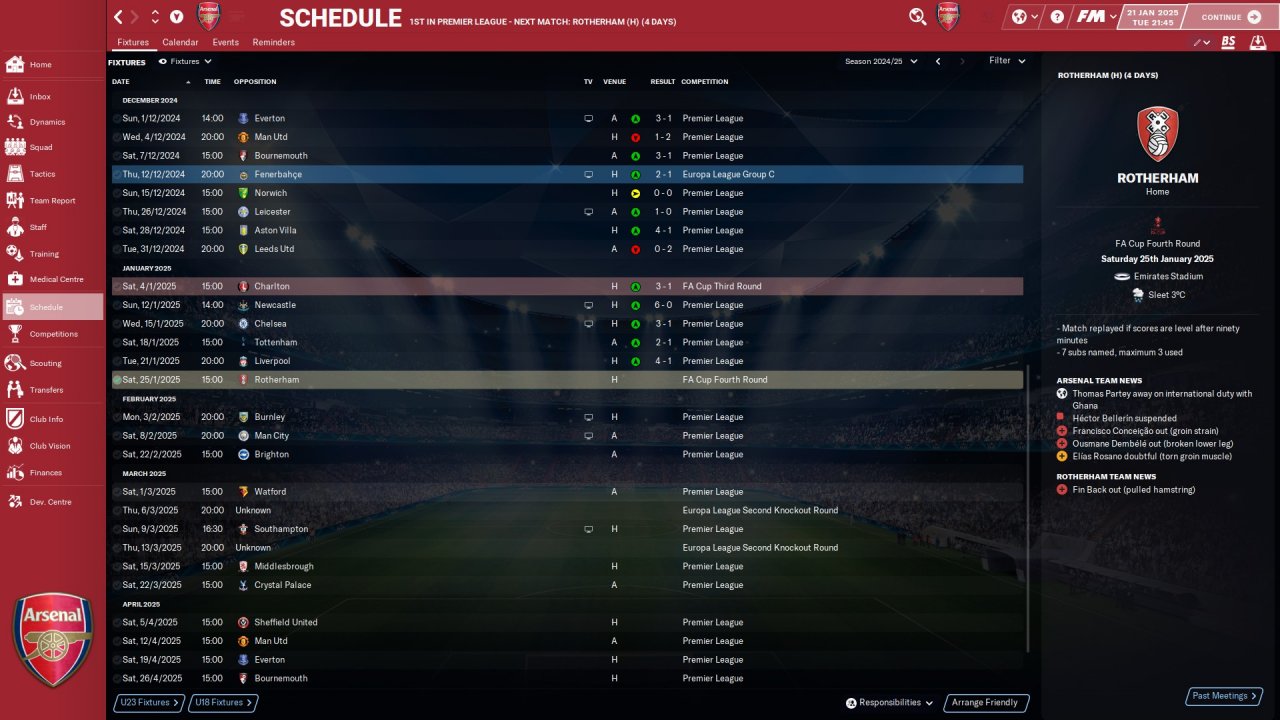Open the Reminders tab

[273, 43]
